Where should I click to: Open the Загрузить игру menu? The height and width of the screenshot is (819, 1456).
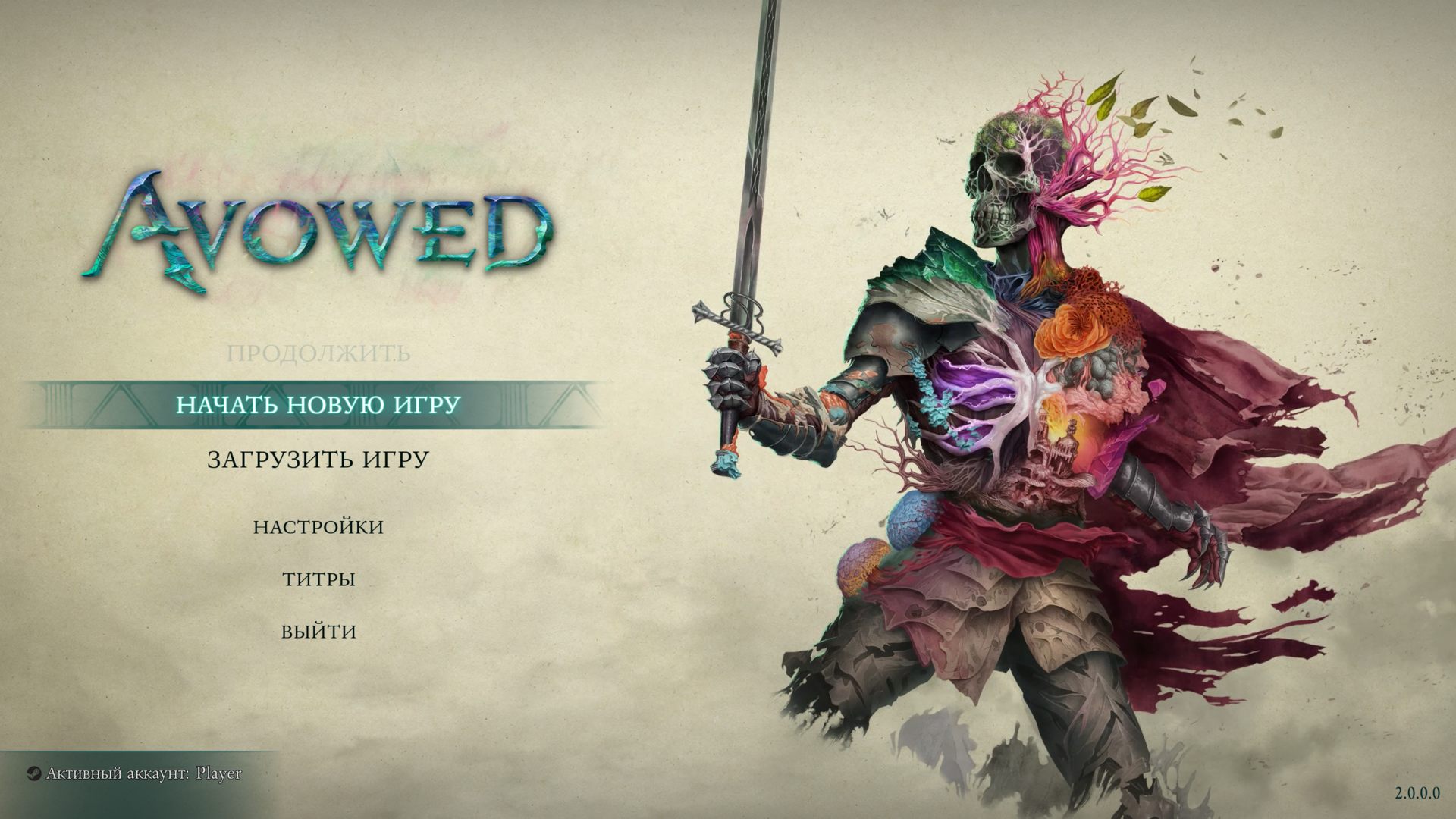pos(318,460)
